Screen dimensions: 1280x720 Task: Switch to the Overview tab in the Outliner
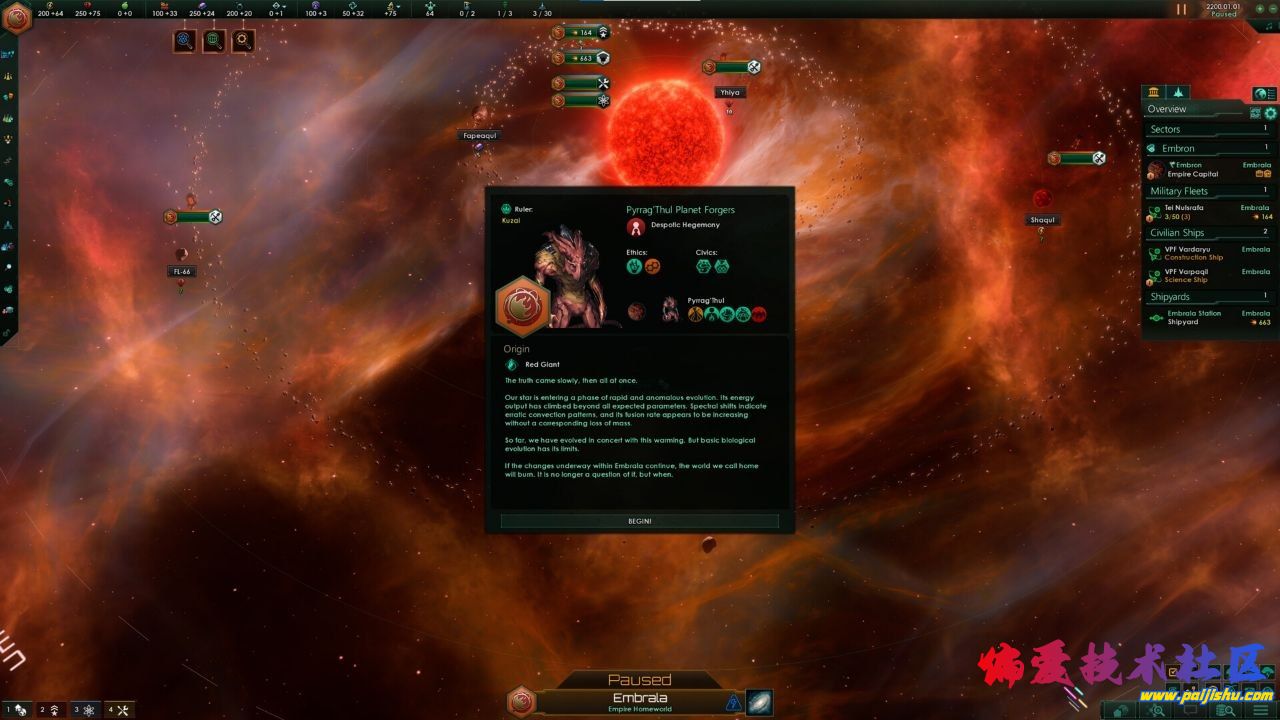coord(1167,108)
